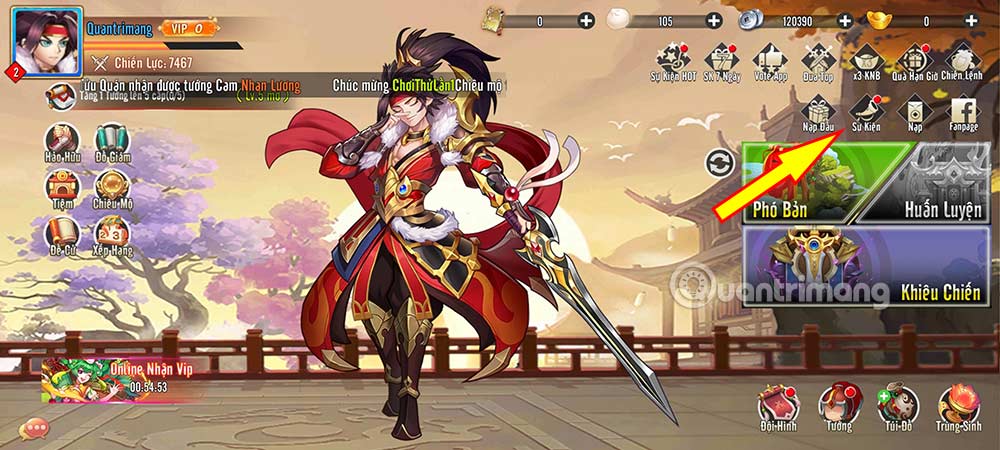
Task: Click the Vote App thumbs-up icon
Action: tap(769, 60)
